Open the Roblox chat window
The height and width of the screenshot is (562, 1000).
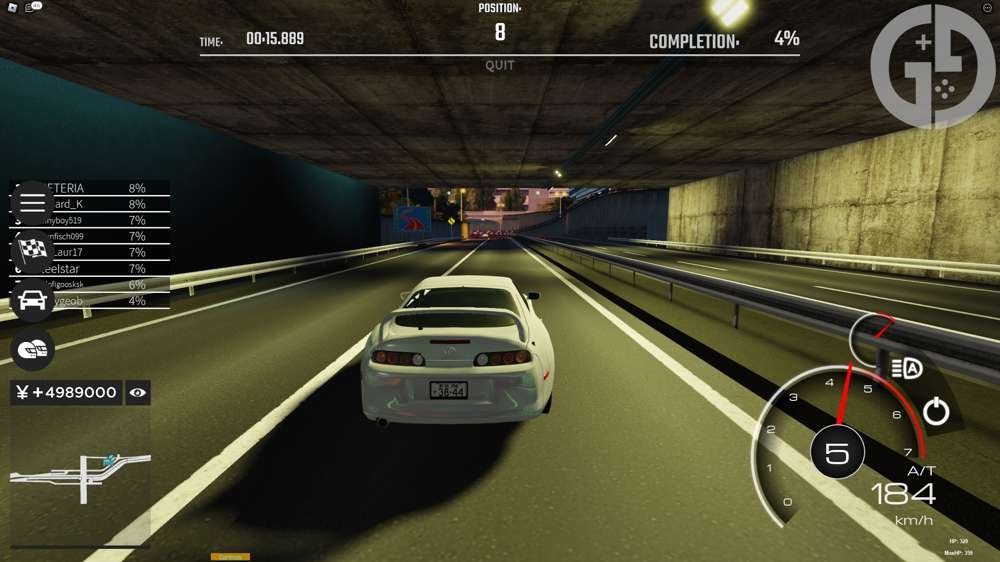click(31, 7)
